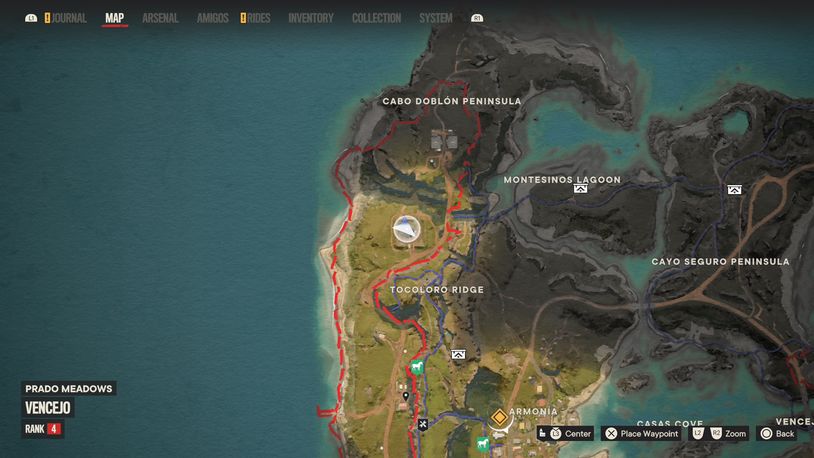Screen dimensions: 814x458
Task: Open the Rides tab
Action: click(x=258, y=18)
